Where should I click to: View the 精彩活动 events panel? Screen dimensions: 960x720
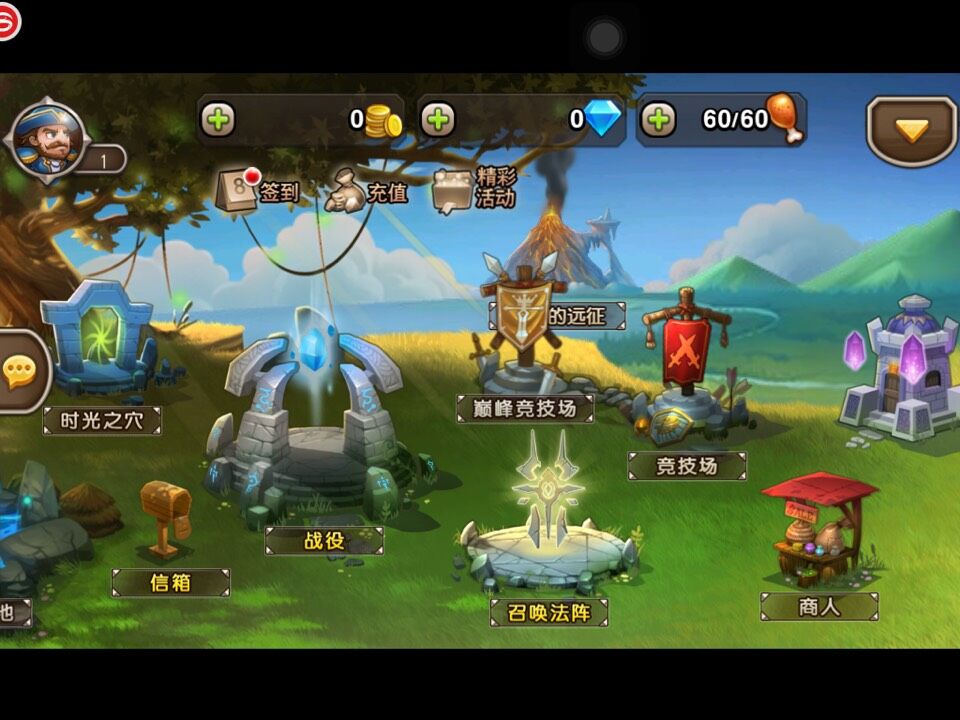[x=474, y=188]
